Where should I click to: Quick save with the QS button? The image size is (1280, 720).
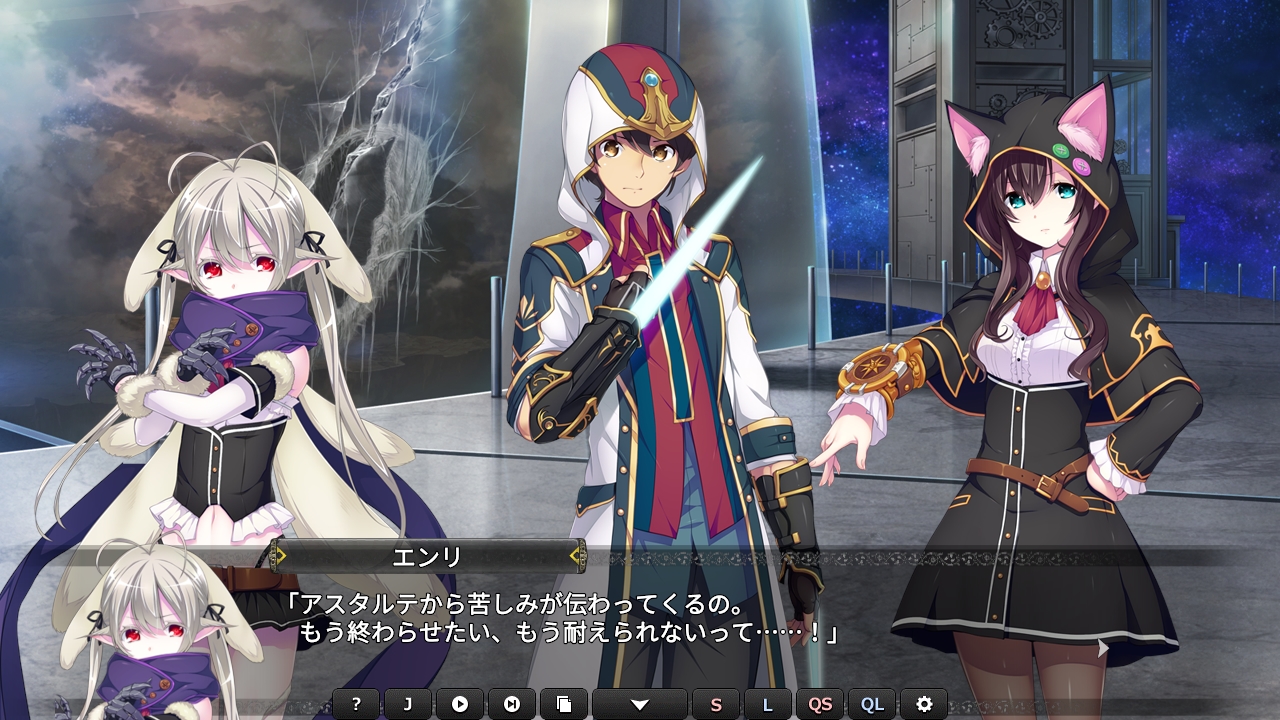pos(820,704)
